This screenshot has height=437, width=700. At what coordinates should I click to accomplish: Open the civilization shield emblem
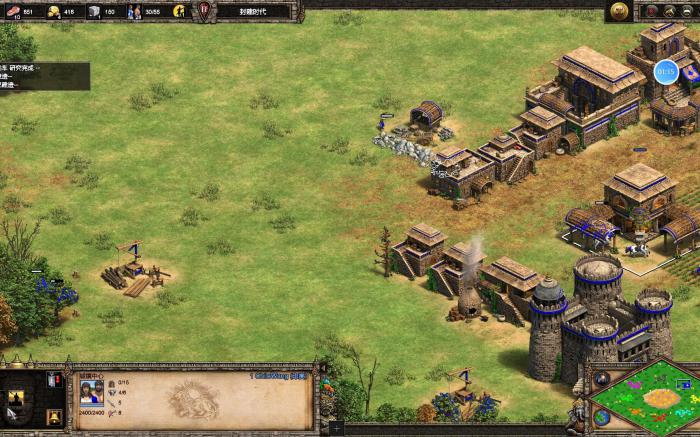pos(205,11)
